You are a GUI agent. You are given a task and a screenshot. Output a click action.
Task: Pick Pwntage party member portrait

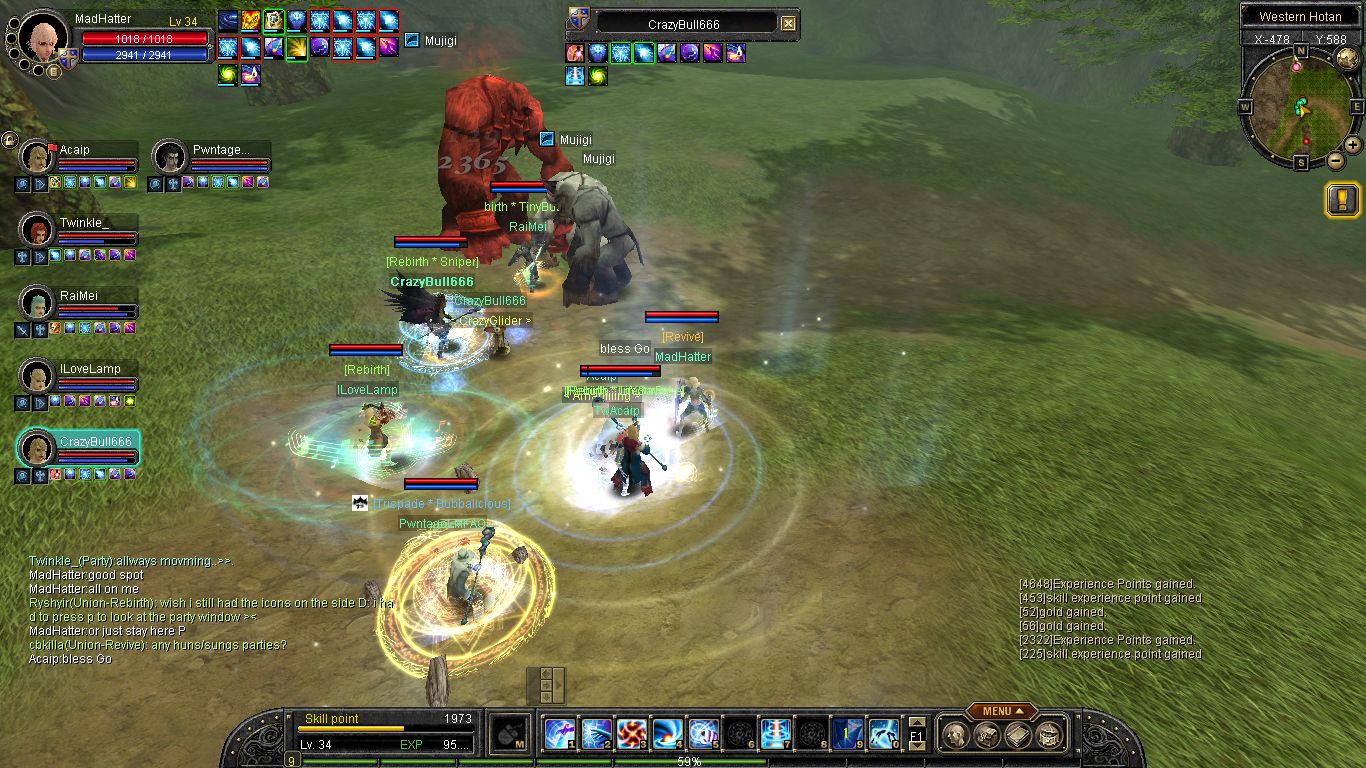(170, 157)
